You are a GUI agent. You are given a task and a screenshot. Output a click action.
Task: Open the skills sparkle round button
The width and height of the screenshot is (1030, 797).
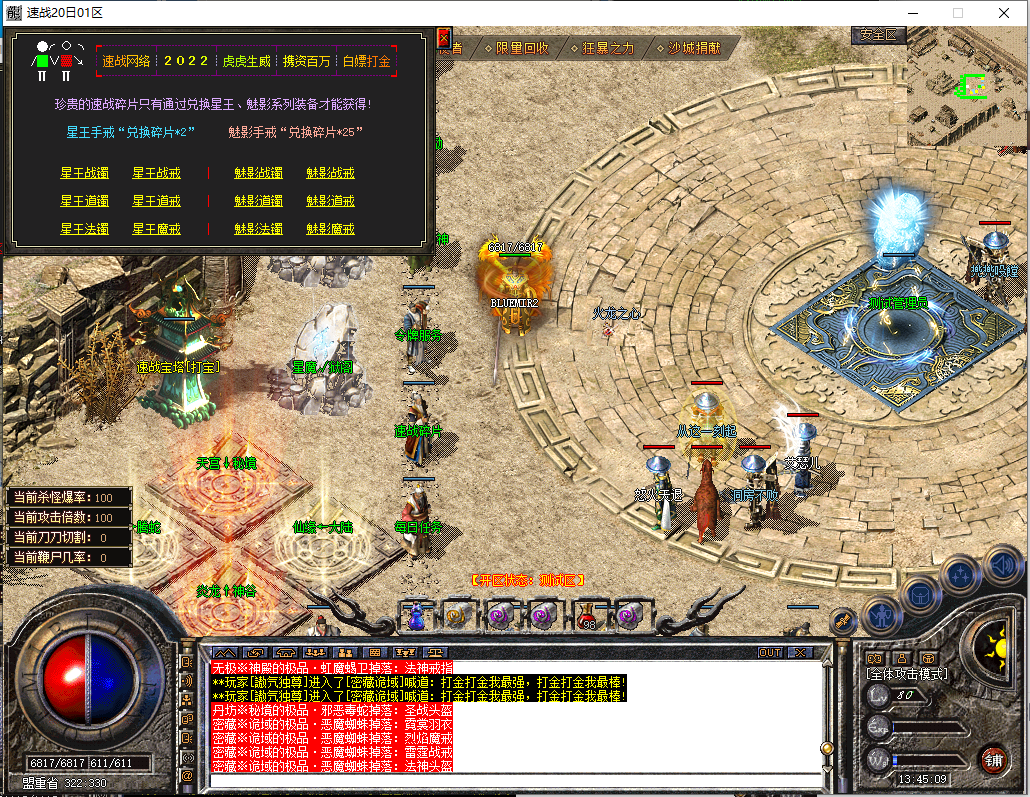[961, 575]
